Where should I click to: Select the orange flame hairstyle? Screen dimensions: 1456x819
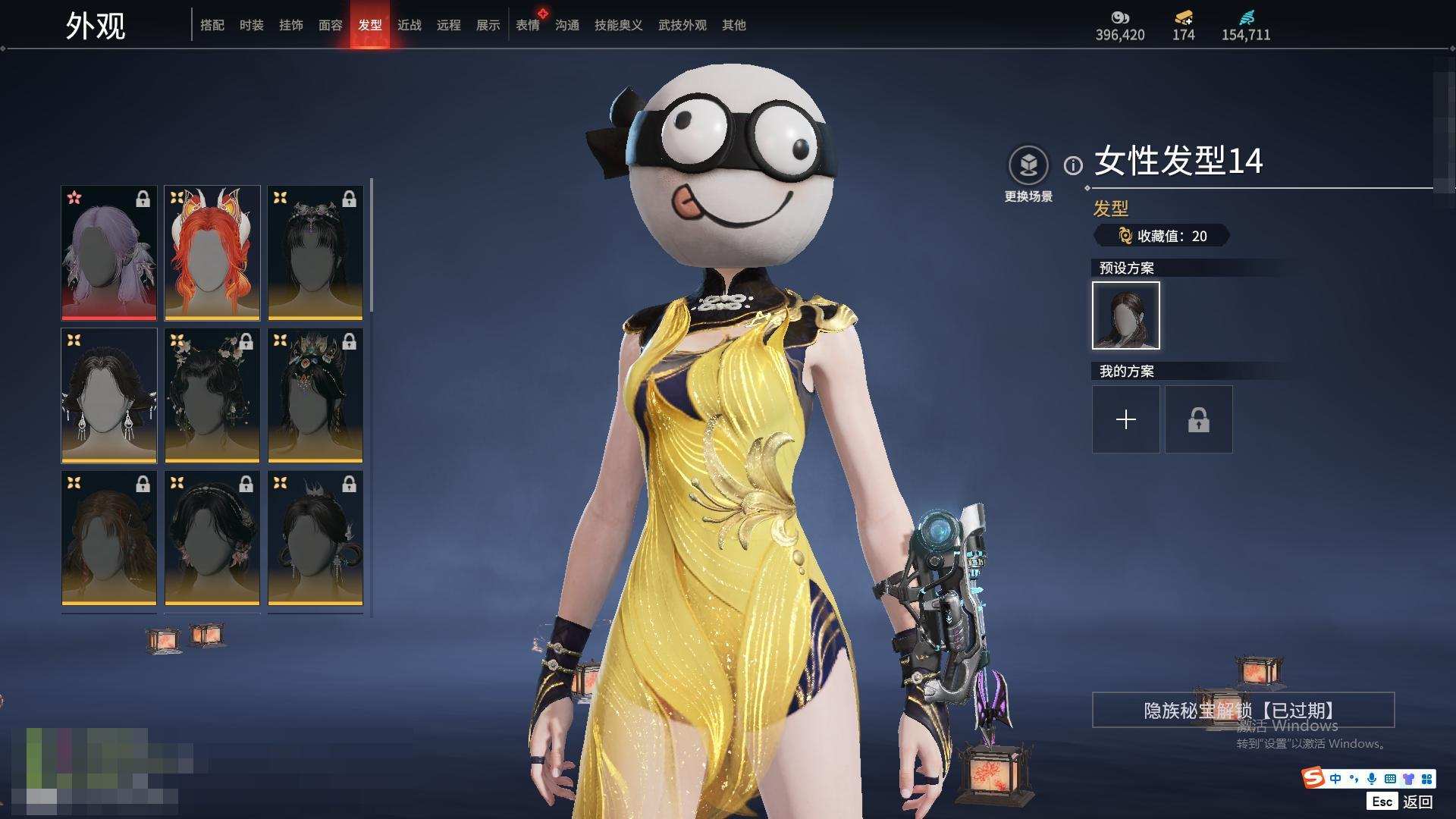click(x=212, y=253)
